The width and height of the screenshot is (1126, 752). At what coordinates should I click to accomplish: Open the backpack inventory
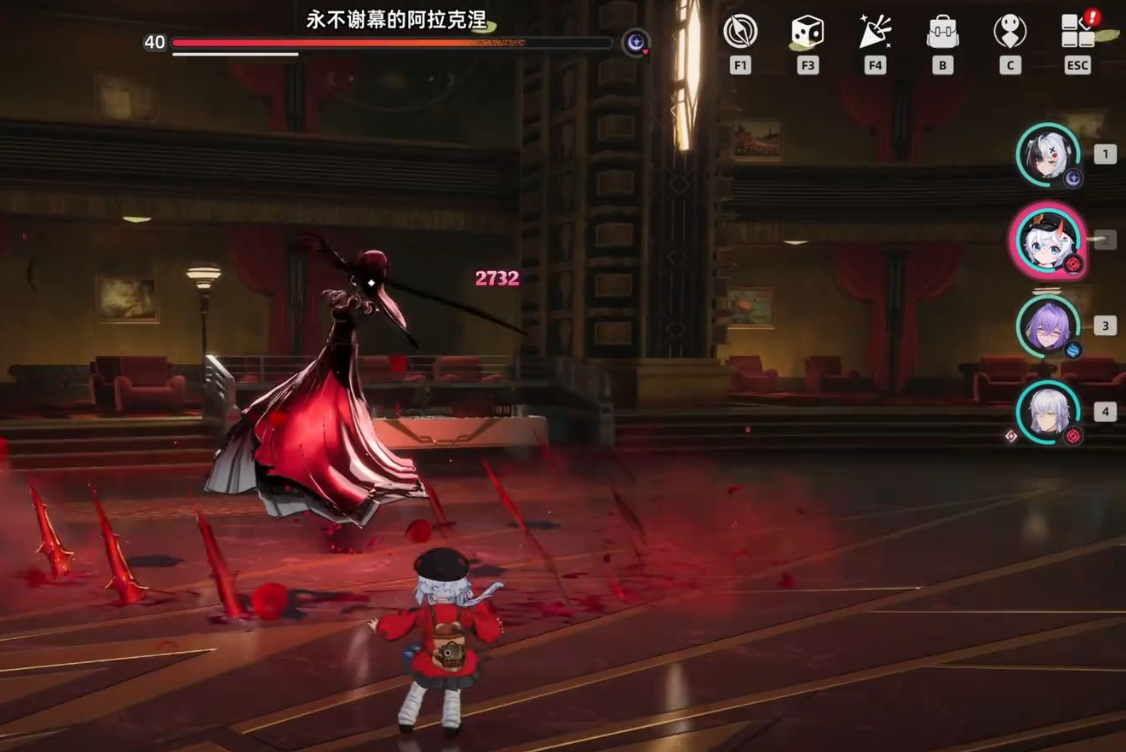pos(942,31)
